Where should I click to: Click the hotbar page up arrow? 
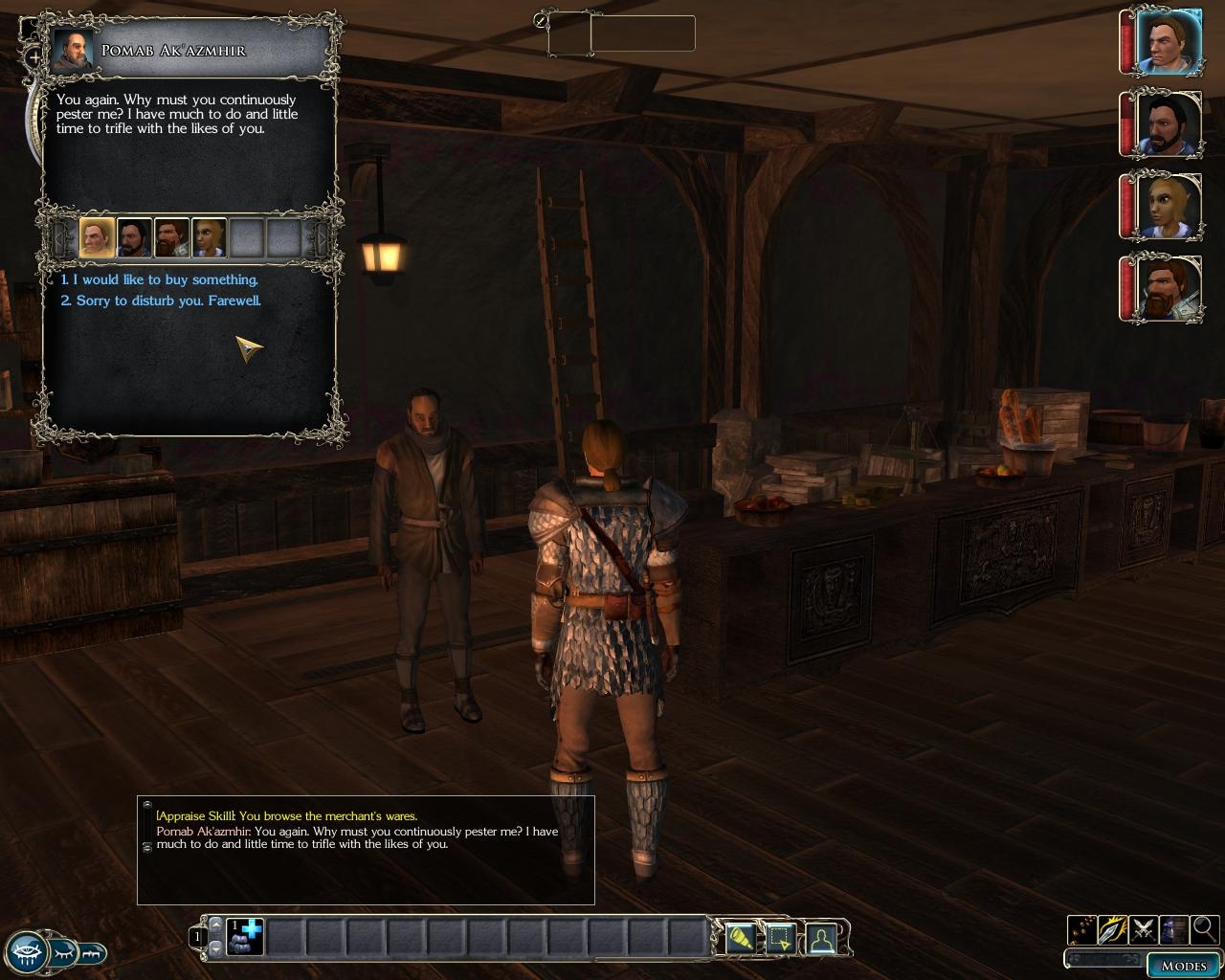pos(215,924)
